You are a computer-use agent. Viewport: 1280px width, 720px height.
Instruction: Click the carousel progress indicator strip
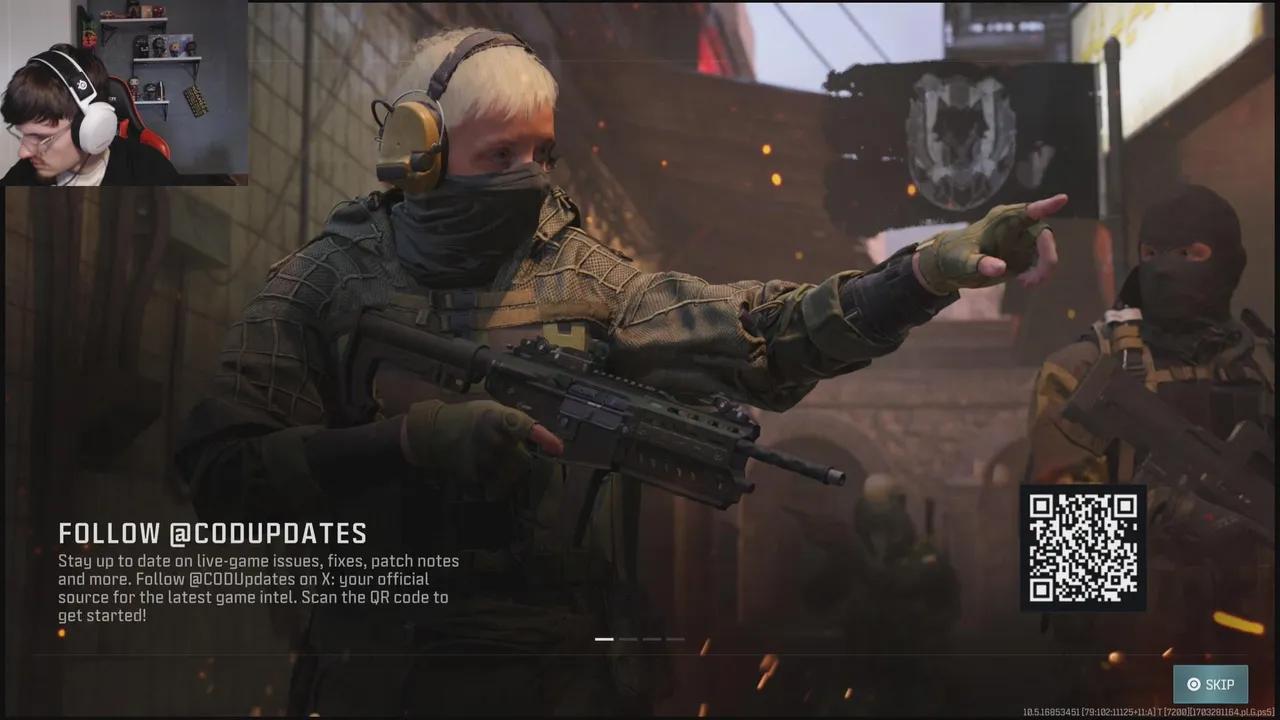point(640,639)
